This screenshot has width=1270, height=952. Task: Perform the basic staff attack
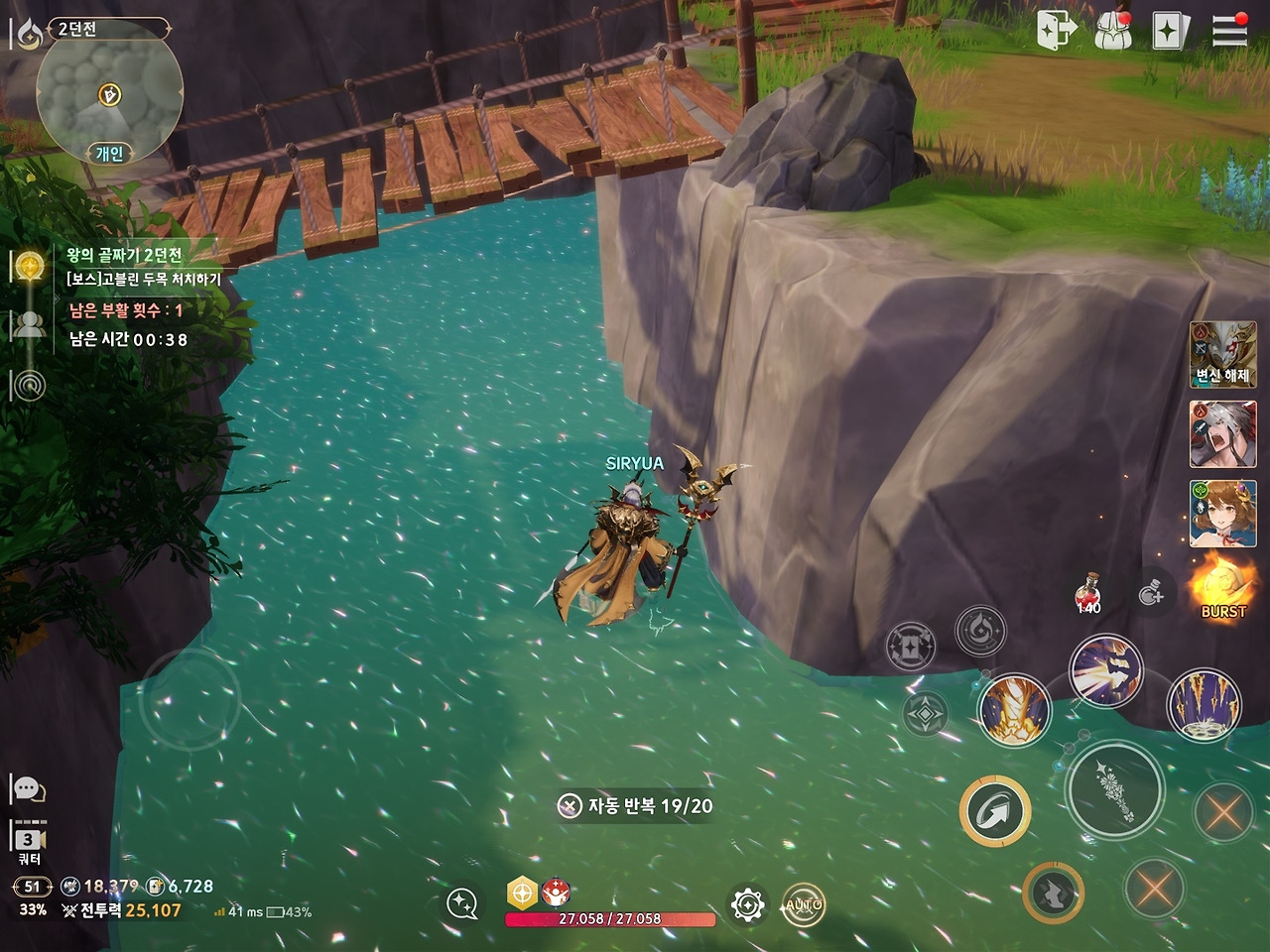coord(1114,790)
